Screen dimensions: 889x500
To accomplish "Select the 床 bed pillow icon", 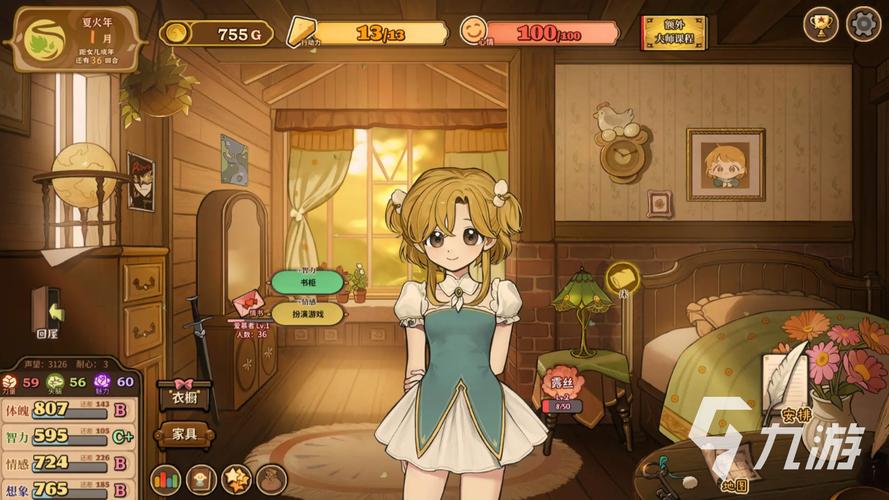I will pyautogui.click(x=622, y=277).
